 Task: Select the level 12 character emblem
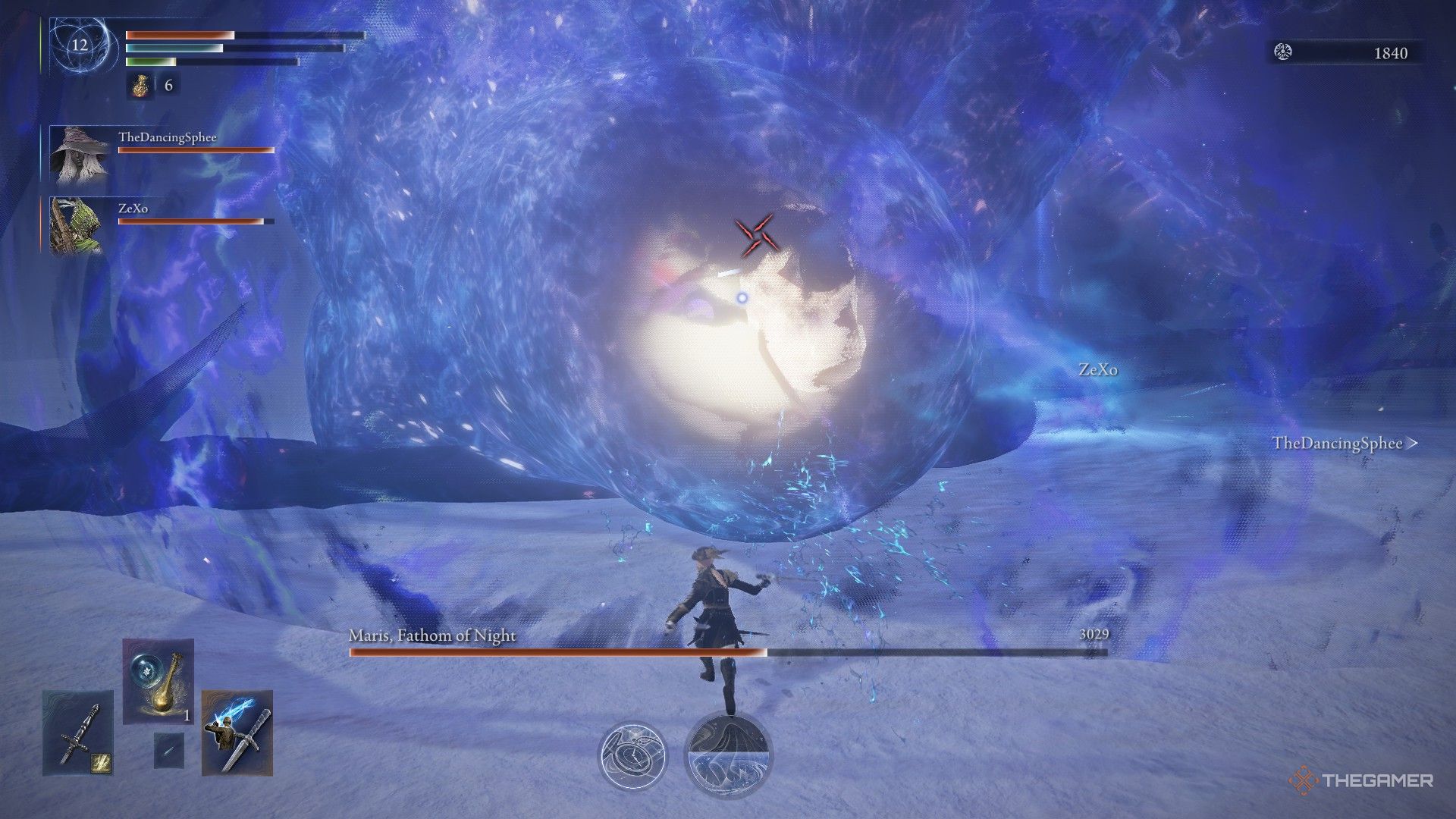[80, 45]
